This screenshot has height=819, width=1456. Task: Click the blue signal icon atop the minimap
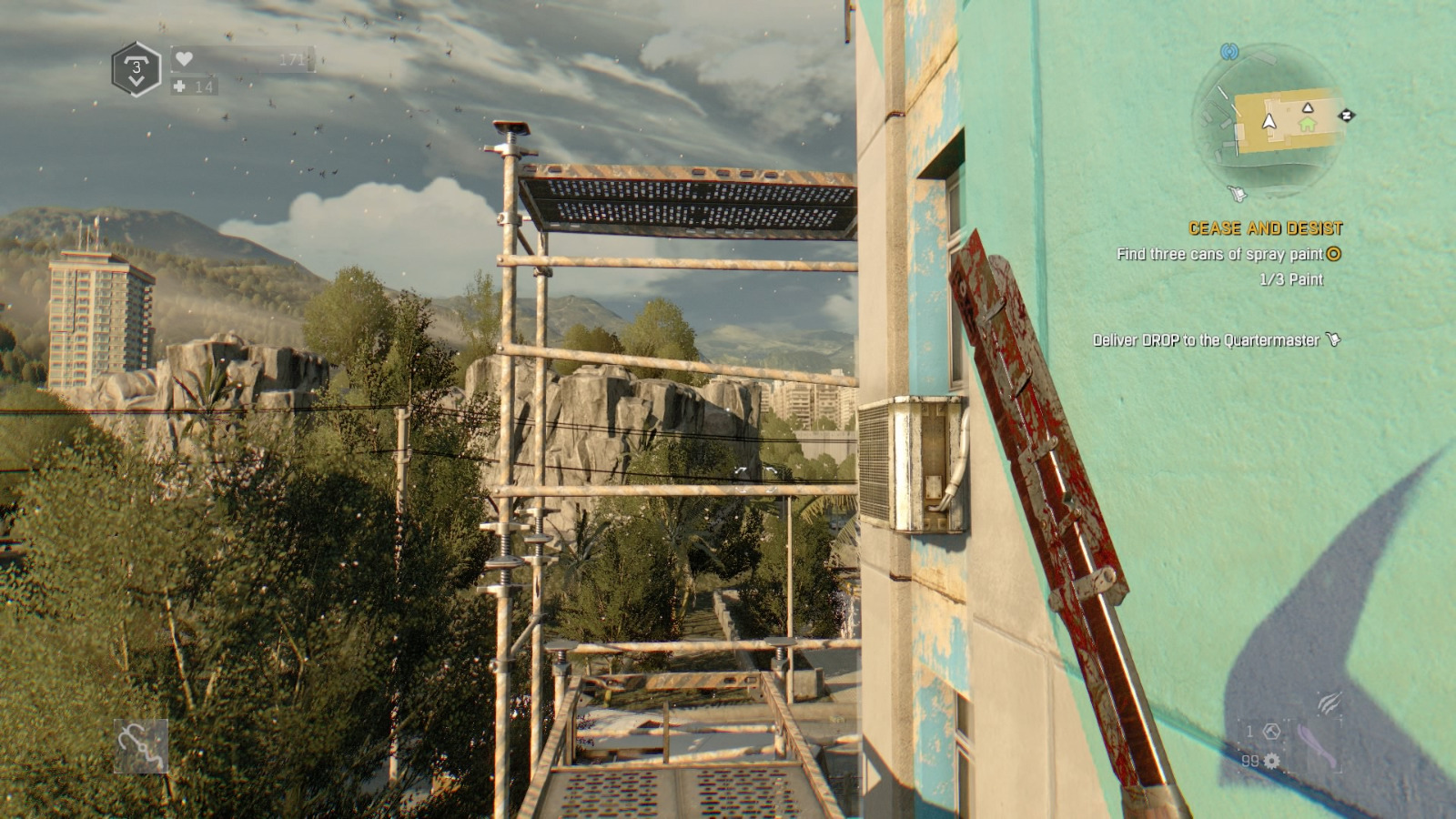click(x=1228, y=52)
